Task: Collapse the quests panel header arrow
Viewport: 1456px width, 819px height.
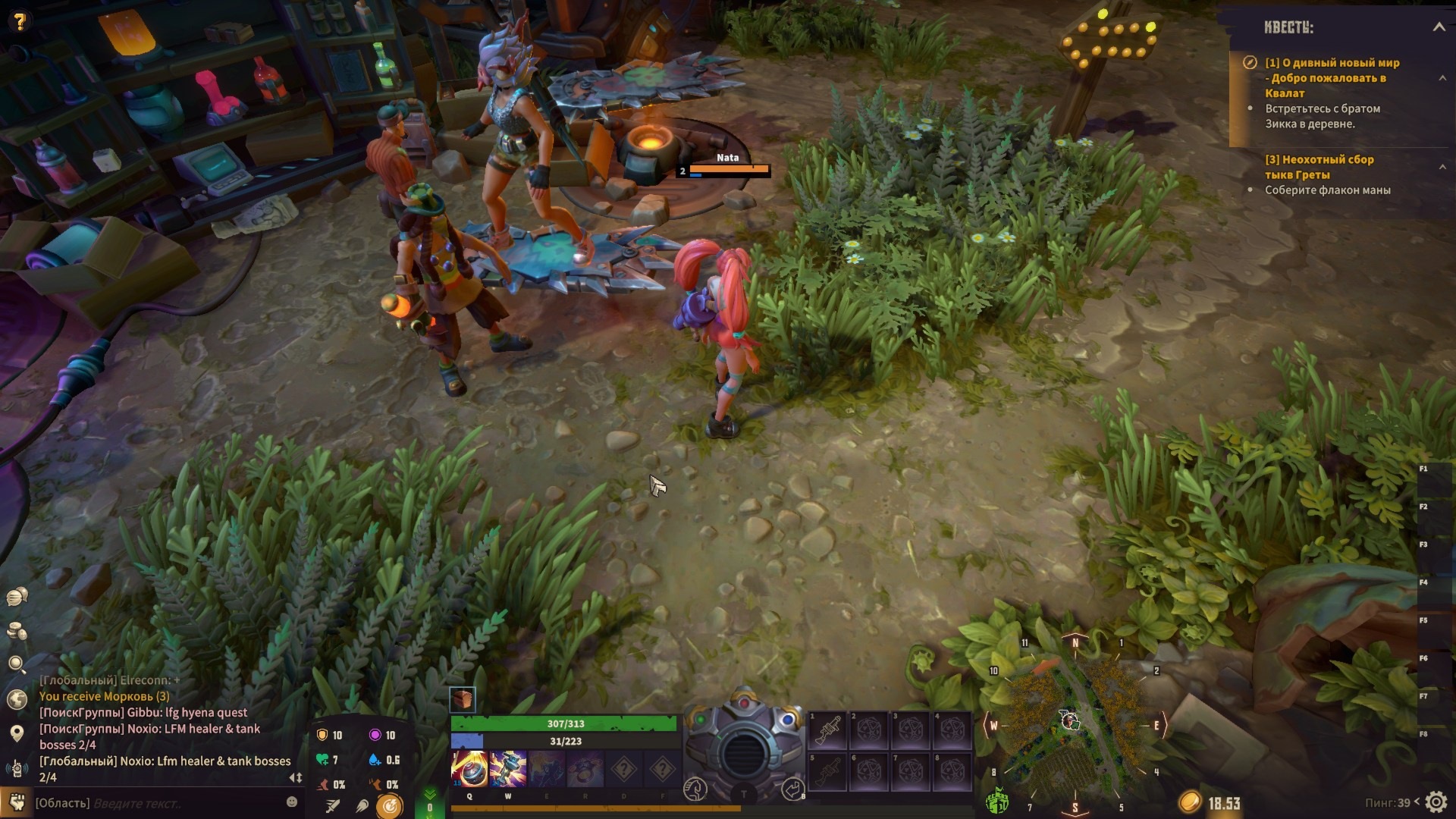Action: coord(1439,27)
